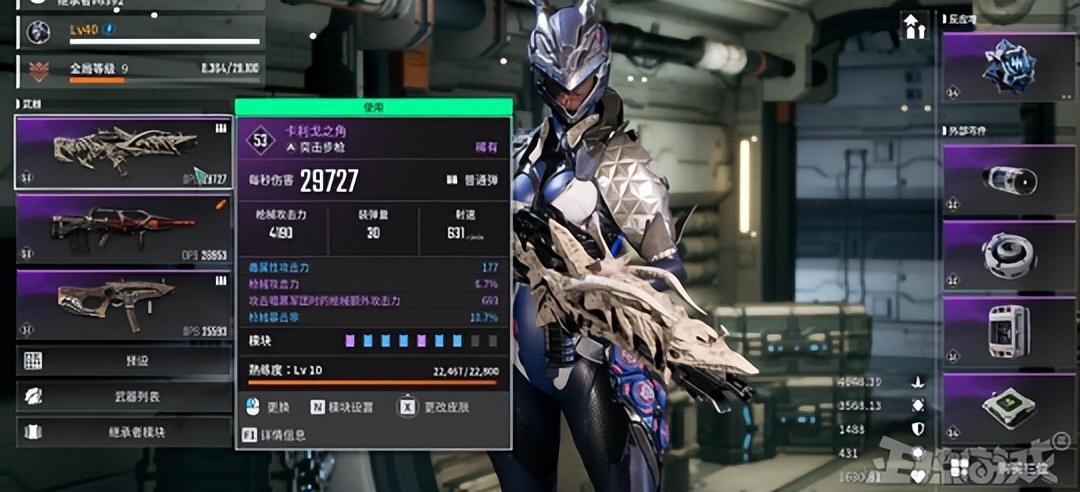Image resolution: width=1080 pixels, height=492 pixels.
Task: Click the double up-arrow icon near reactor
Action: pos(914,27)
